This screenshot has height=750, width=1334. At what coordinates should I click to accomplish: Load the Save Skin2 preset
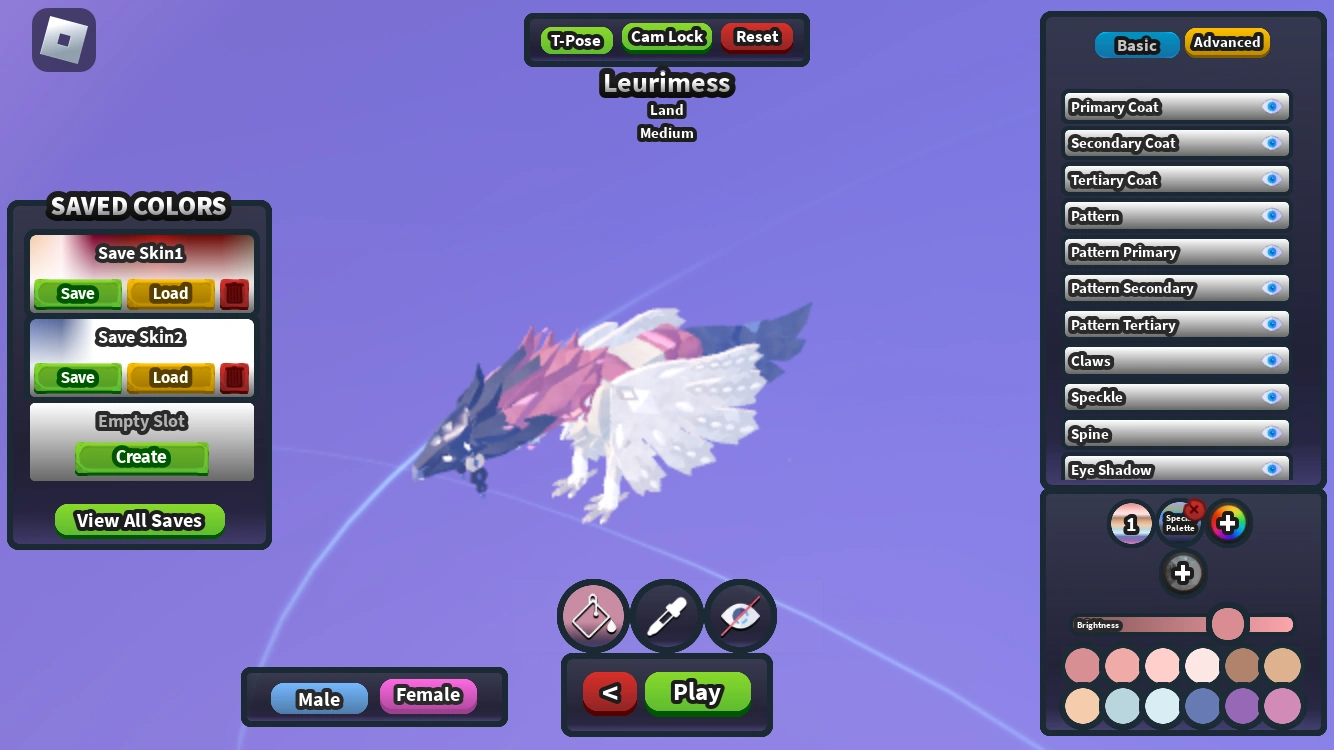click(x=170, y=377)
